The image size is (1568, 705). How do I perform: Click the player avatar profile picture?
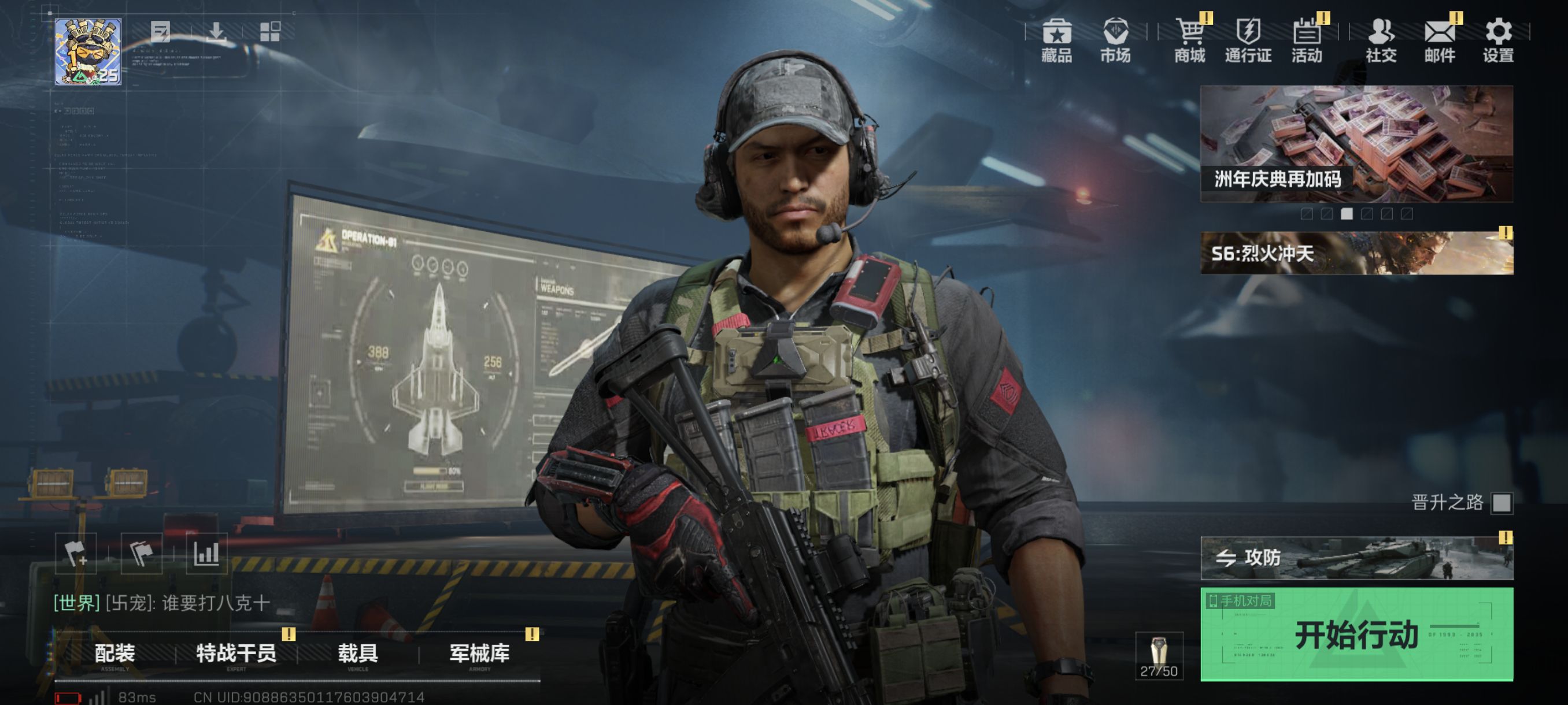pos(88,51)
